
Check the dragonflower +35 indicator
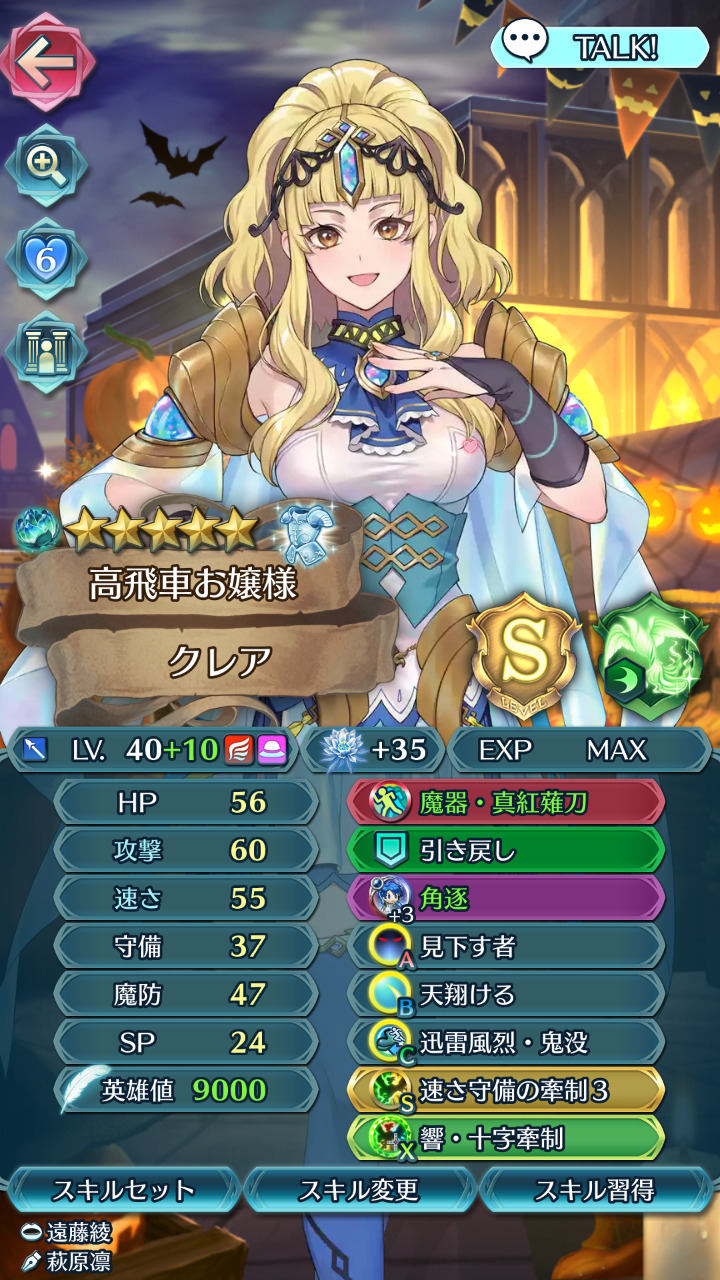pyautogui.click(x=375, y=750)
